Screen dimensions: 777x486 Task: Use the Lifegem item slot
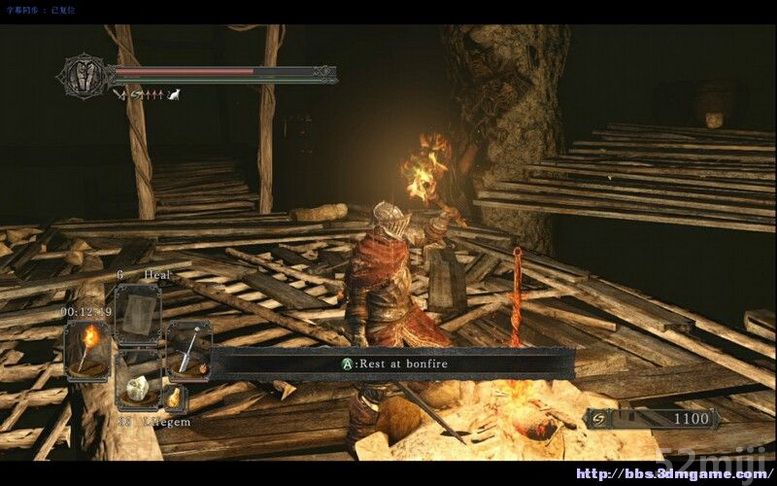click(x=136, y=386)
